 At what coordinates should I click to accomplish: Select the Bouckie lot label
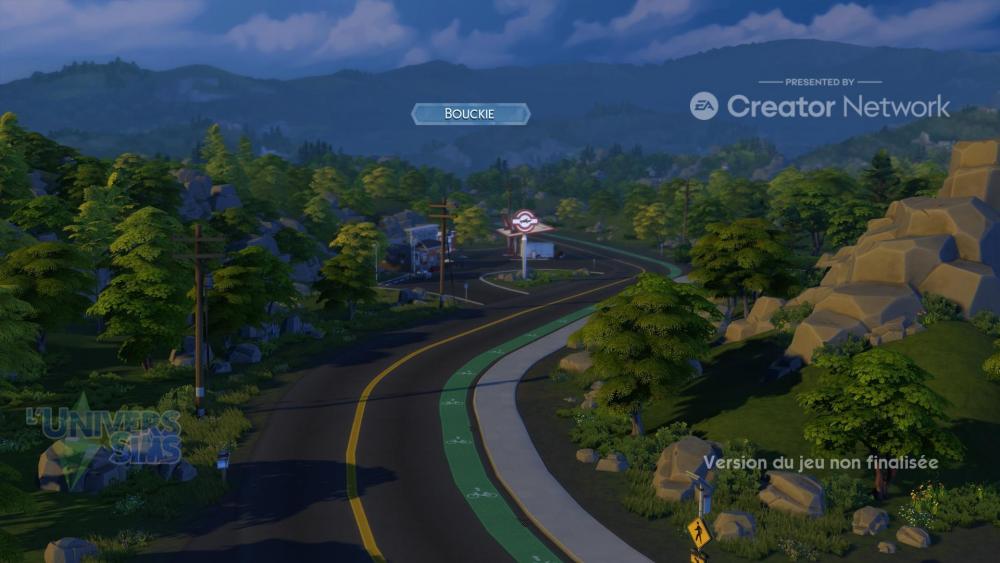click(470, 114)
